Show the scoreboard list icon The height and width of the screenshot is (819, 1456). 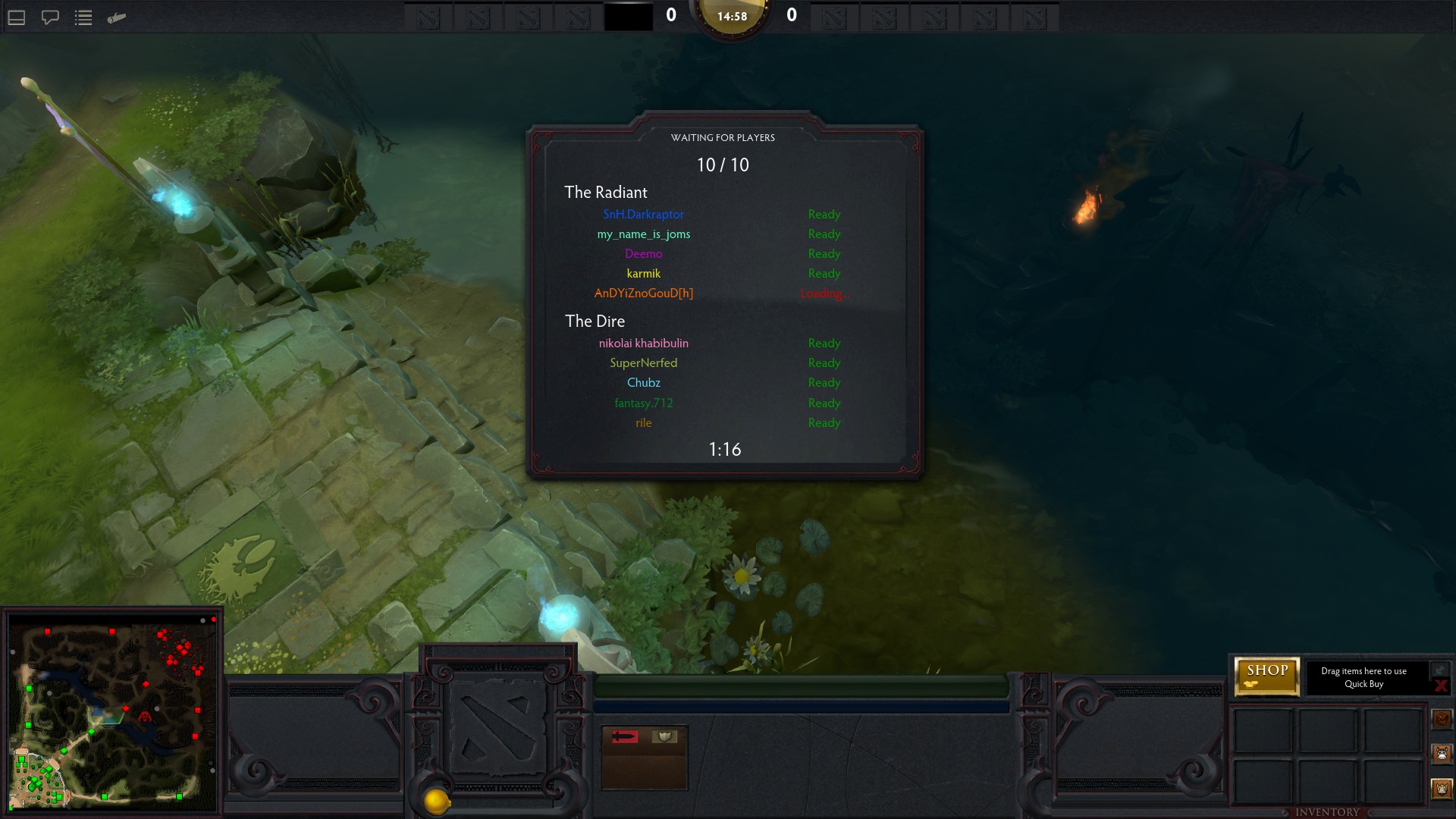click(83, 17)
